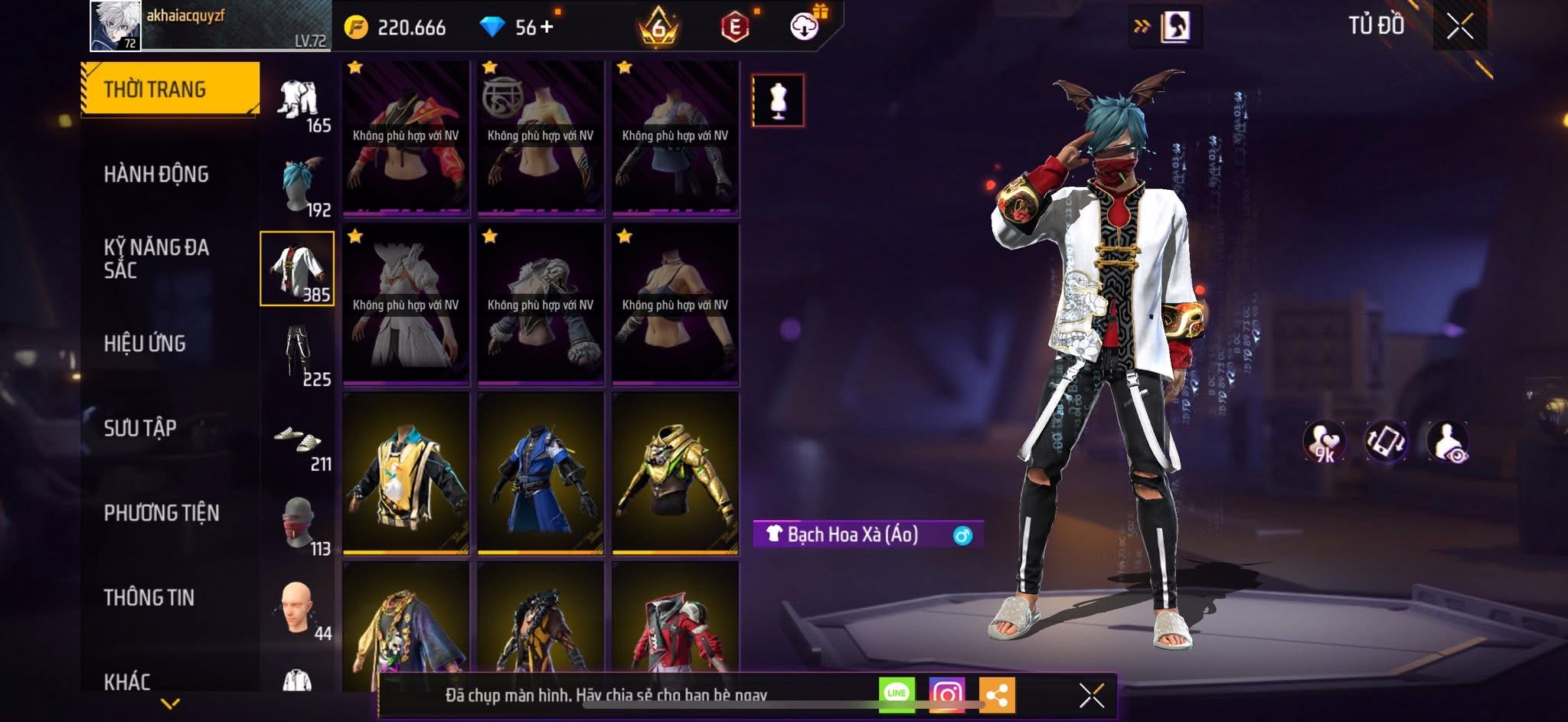Add diamonds with the plus button
Viewport: 1568px width, 722px height.
(547, 28)
